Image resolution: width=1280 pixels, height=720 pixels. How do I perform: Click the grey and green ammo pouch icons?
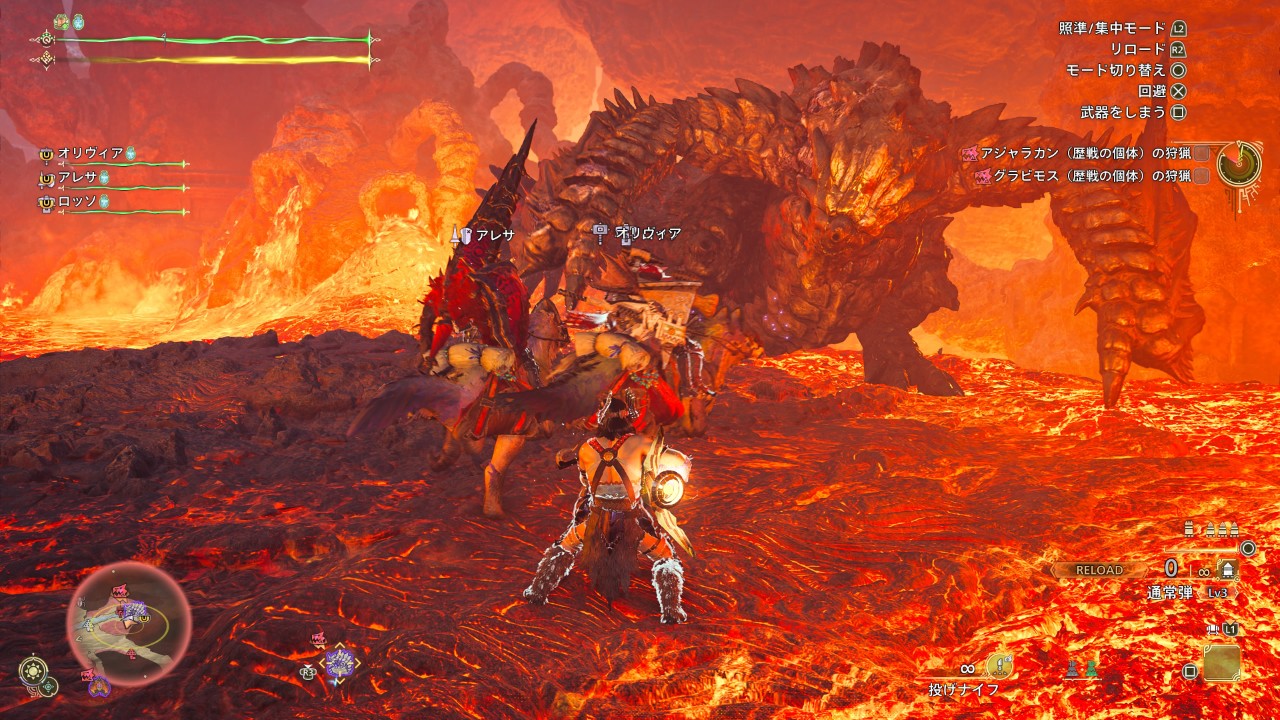pyautogui.click(x=1083, y=669)
